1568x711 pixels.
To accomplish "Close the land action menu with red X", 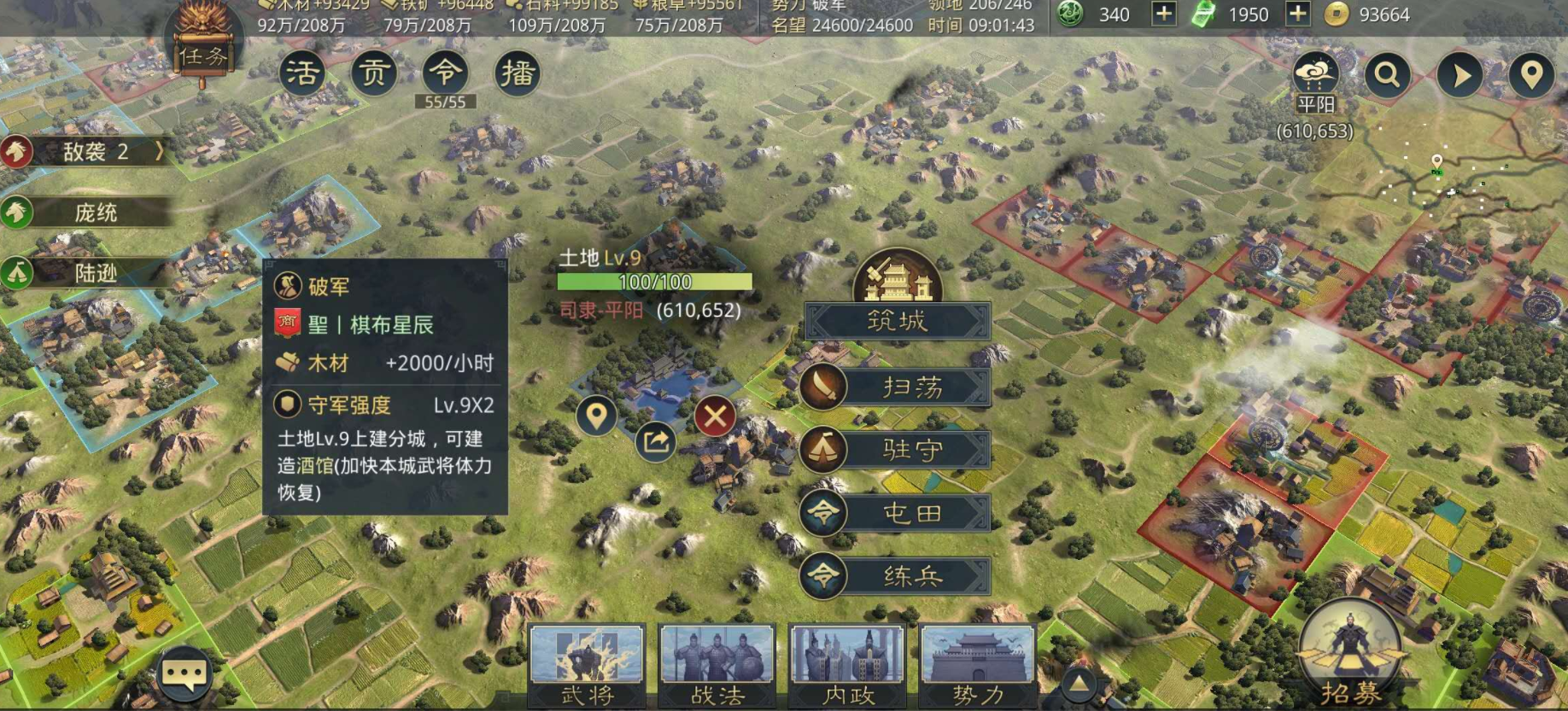I will (716, 417).
